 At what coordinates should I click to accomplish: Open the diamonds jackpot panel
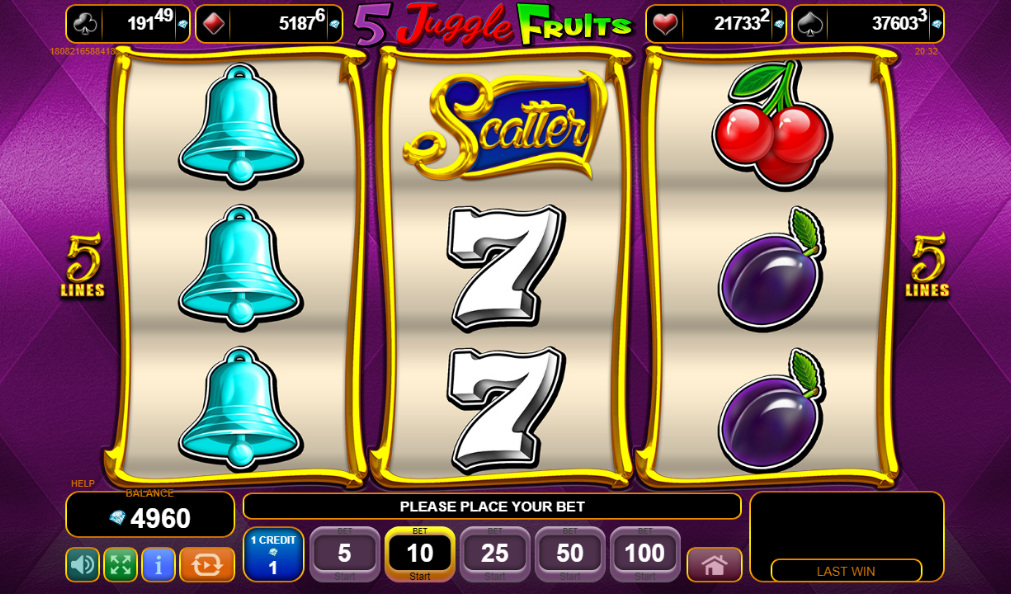pos(268,24)
